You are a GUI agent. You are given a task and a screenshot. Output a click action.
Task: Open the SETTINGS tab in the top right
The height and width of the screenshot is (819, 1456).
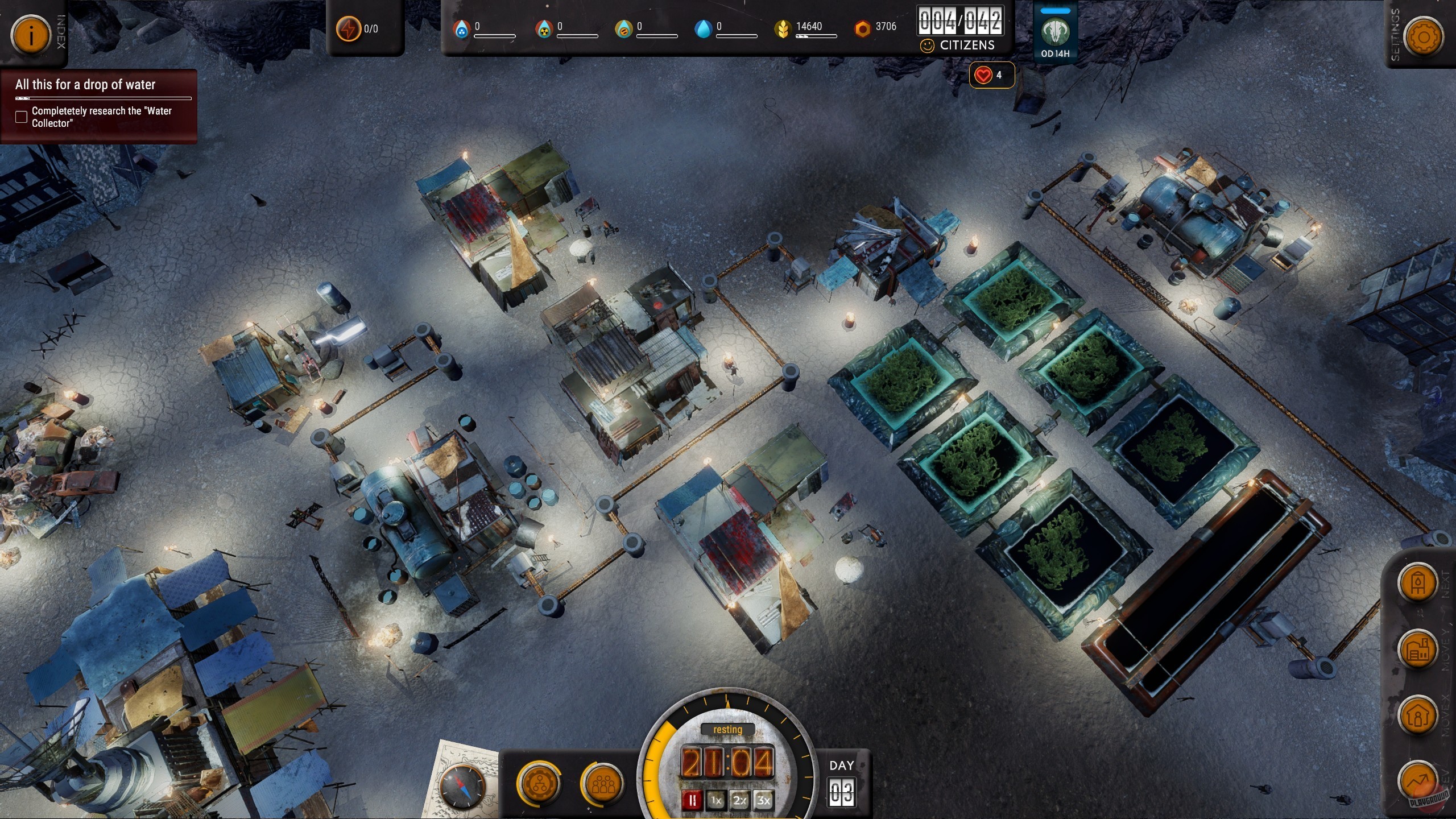coord(1425,36)
